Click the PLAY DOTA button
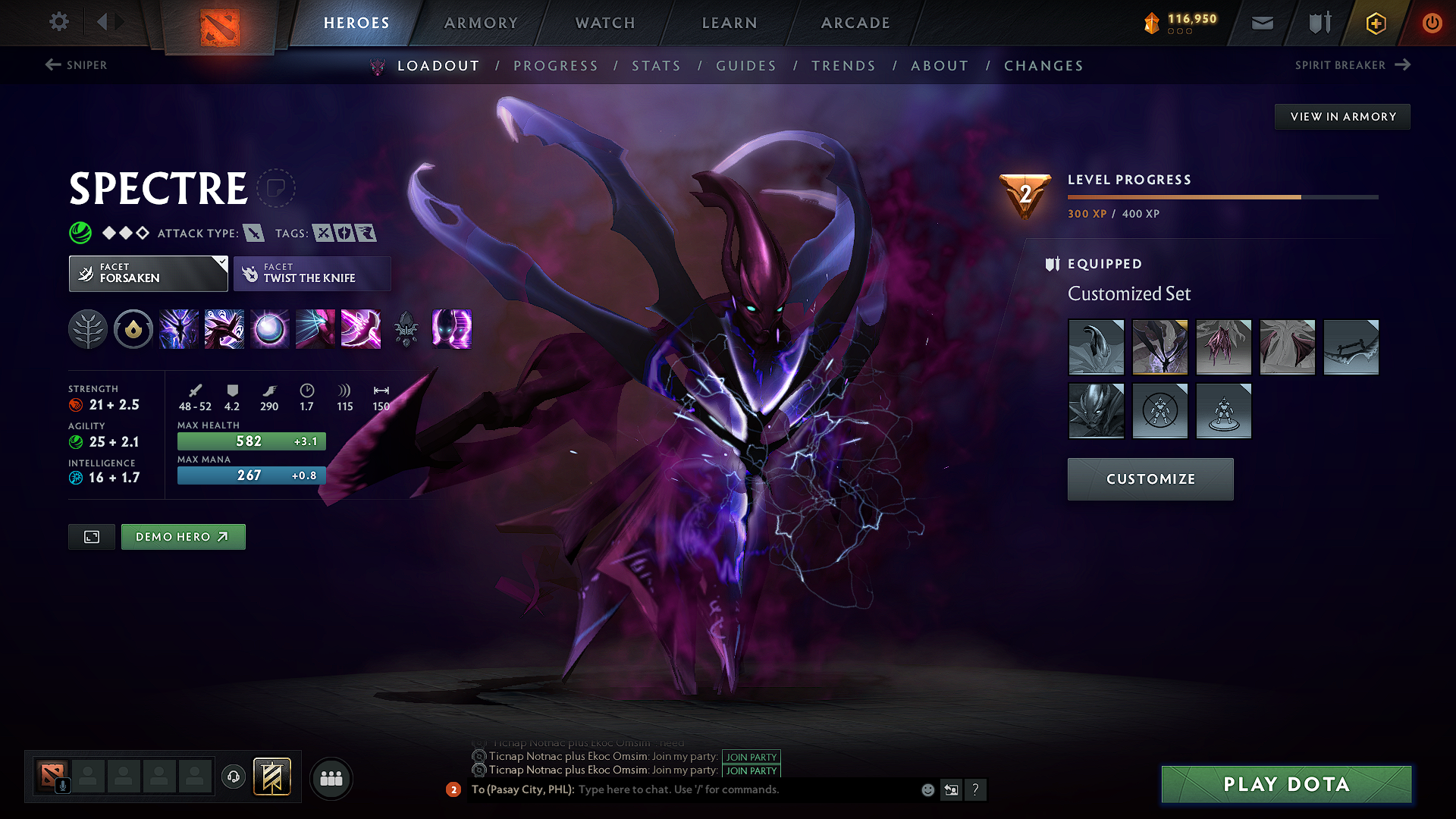Screen dimensions: 1456x819 1285,784
